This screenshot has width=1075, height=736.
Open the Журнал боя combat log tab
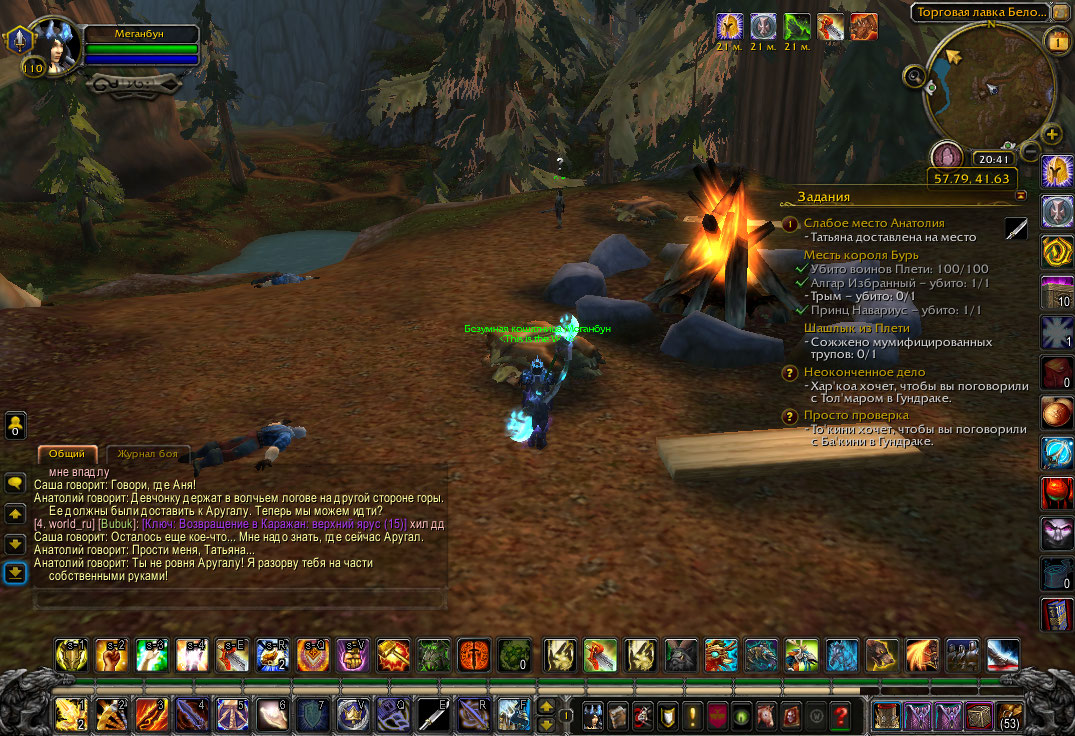[146, 454]
